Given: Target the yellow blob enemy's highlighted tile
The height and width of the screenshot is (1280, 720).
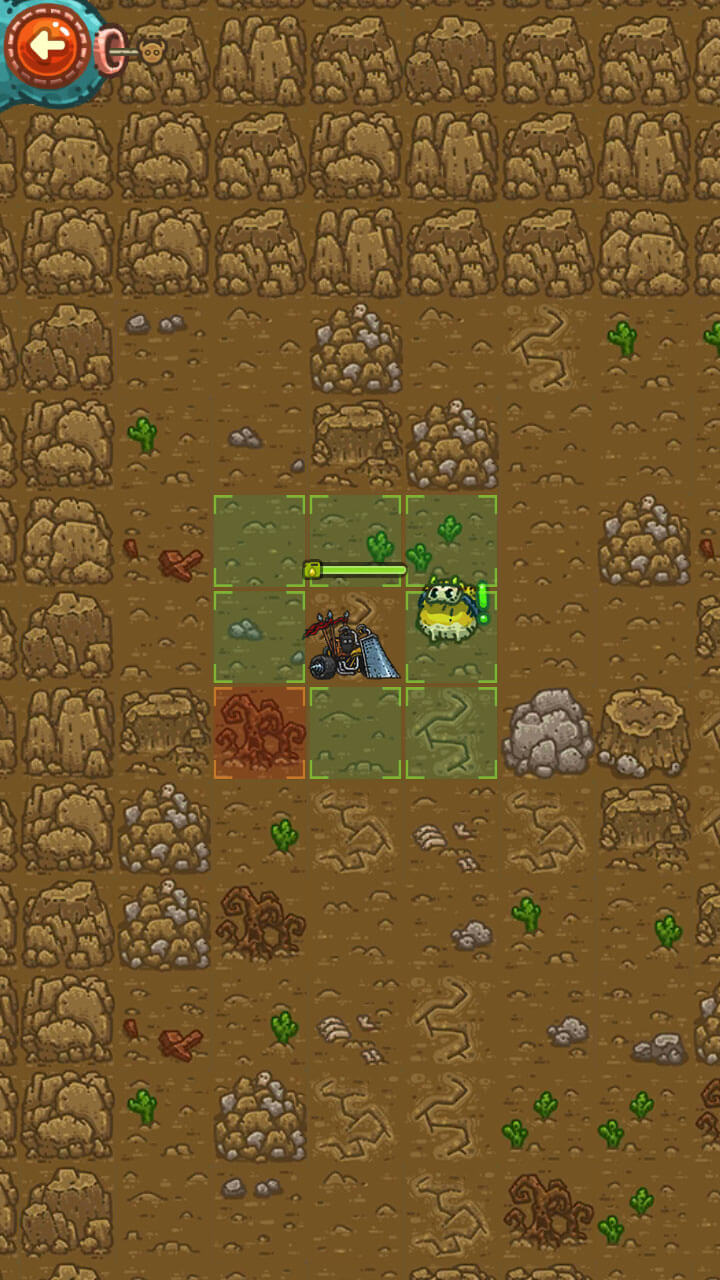Looking at the screenshot, I should (x=451, y=637).
